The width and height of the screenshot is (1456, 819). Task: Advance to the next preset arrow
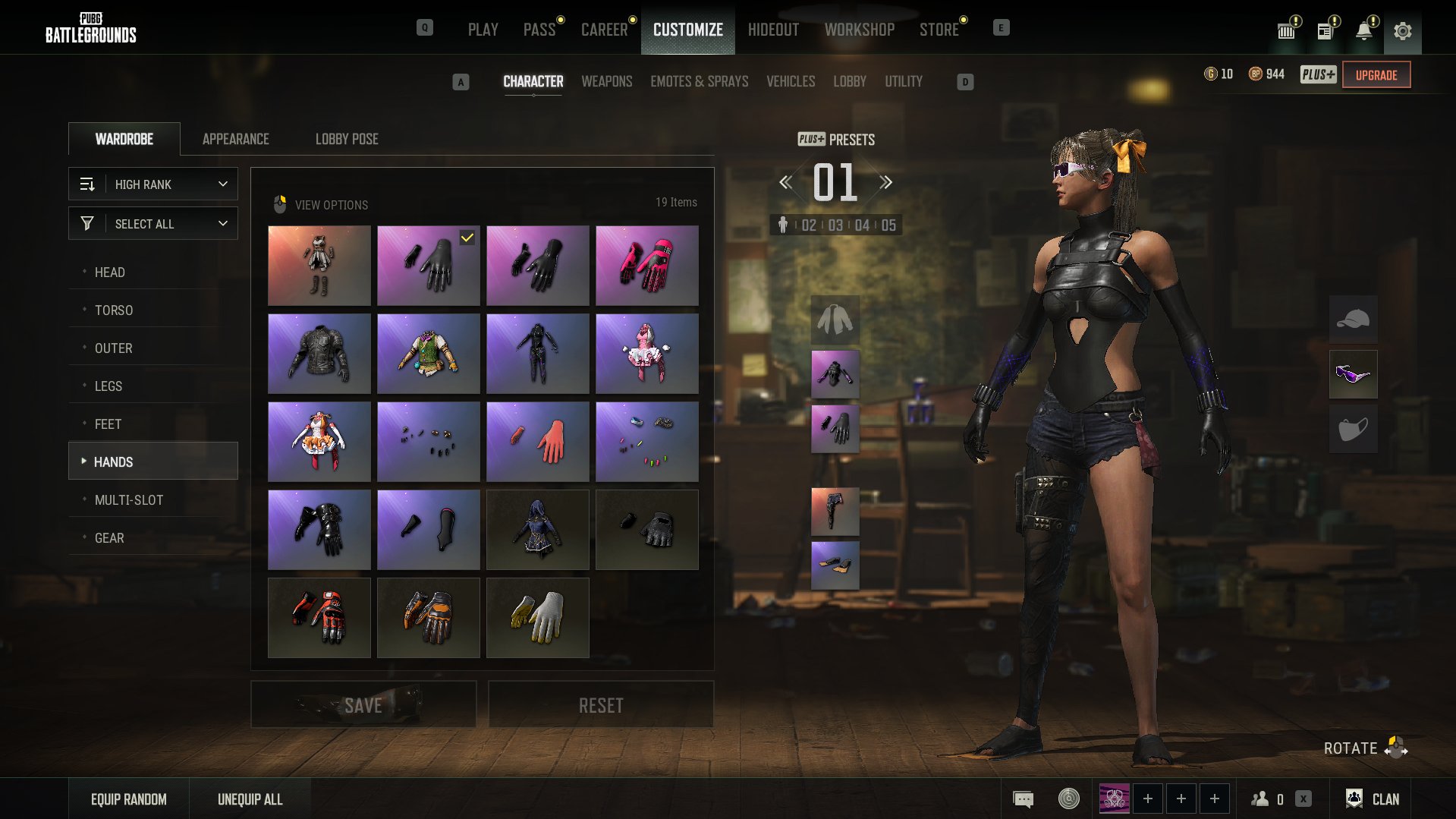click(885, 182)
